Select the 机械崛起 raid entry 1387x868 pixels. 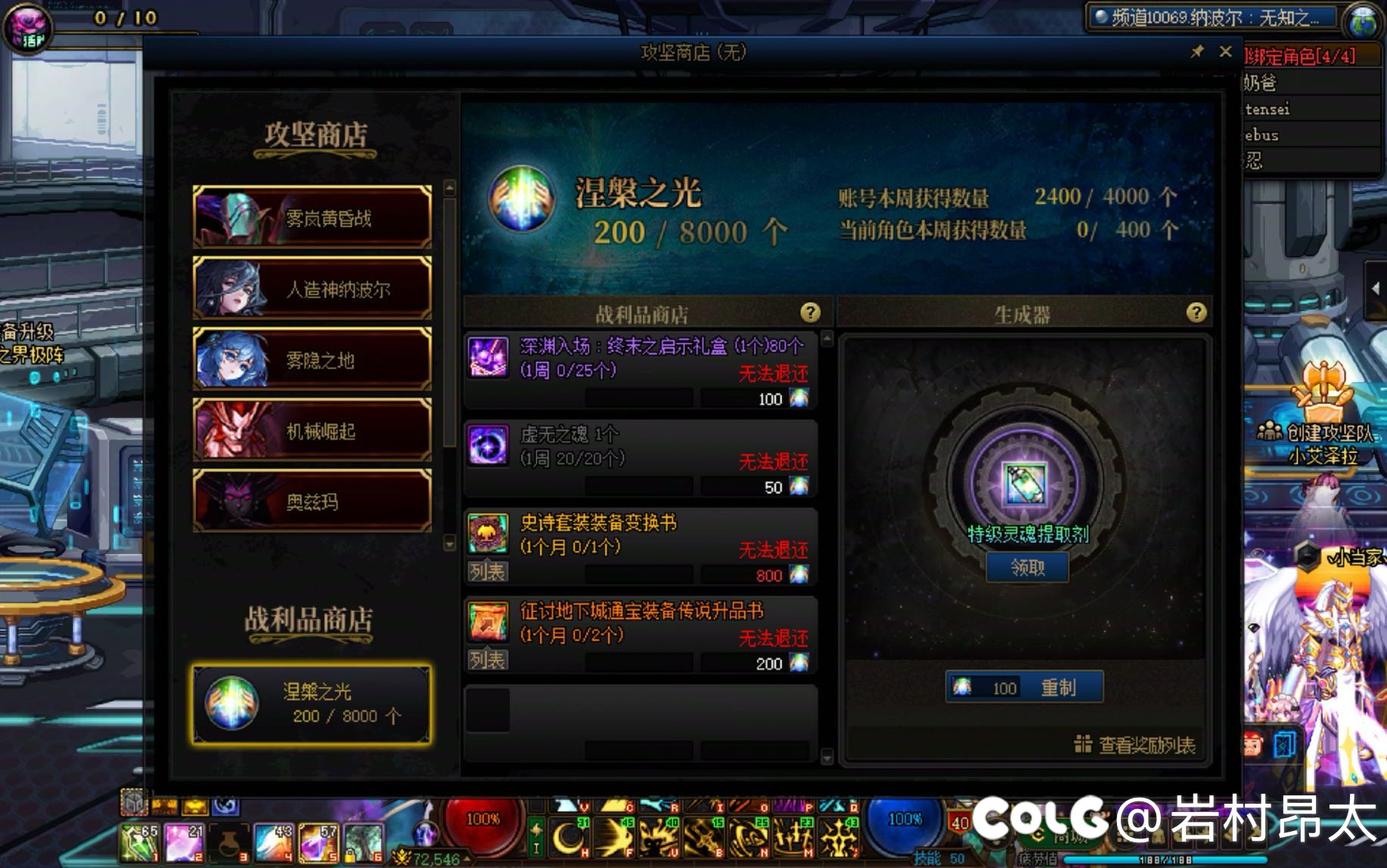[312, 431]
